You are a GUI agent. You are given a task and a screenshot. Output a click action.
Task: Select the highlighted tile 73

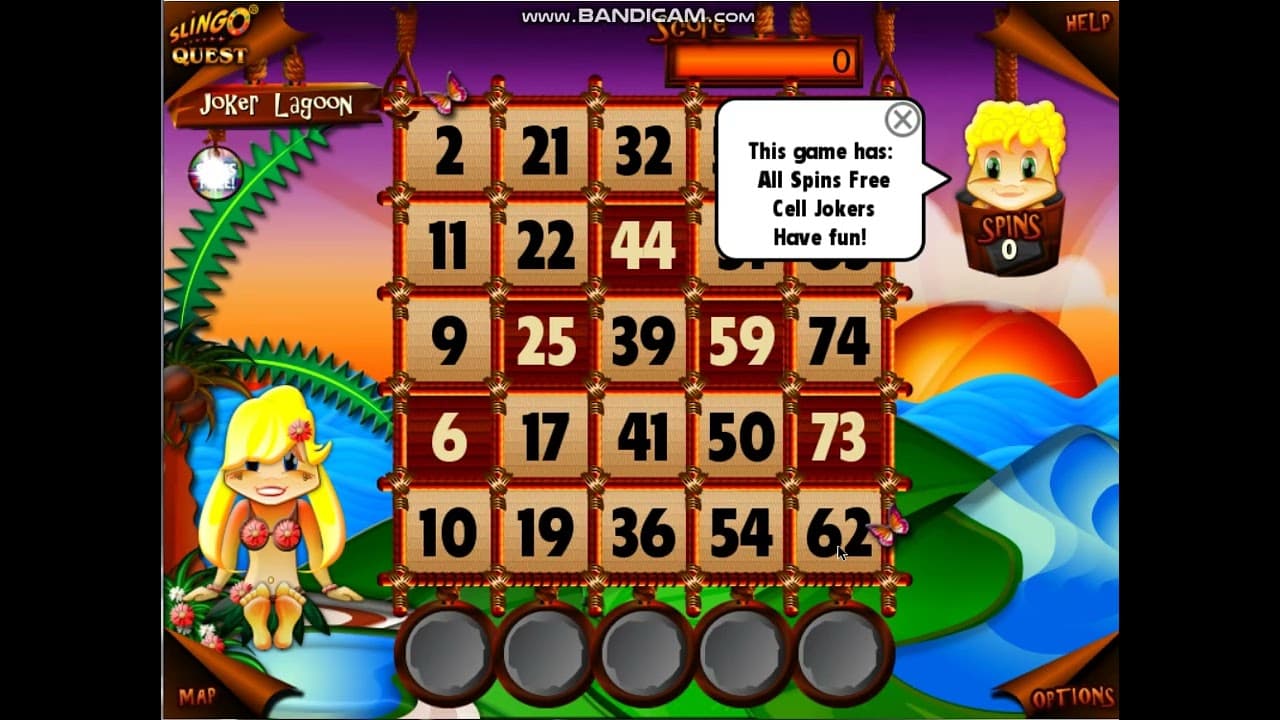pos(837,438)
